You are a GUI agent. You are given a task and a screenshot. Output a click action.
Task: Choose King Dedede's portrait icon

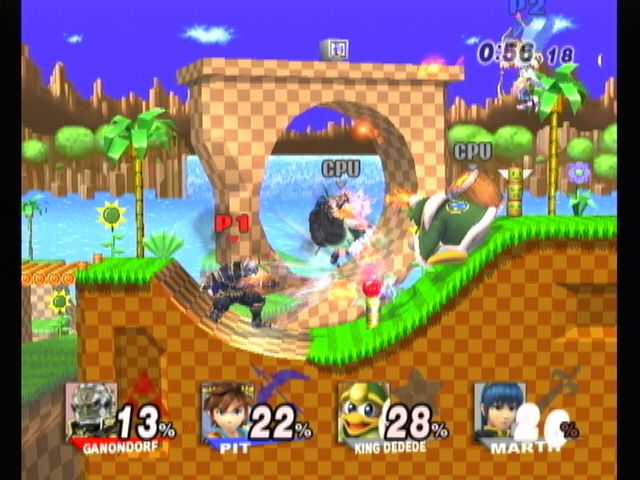pyautogui.click(x=362, y=410)
